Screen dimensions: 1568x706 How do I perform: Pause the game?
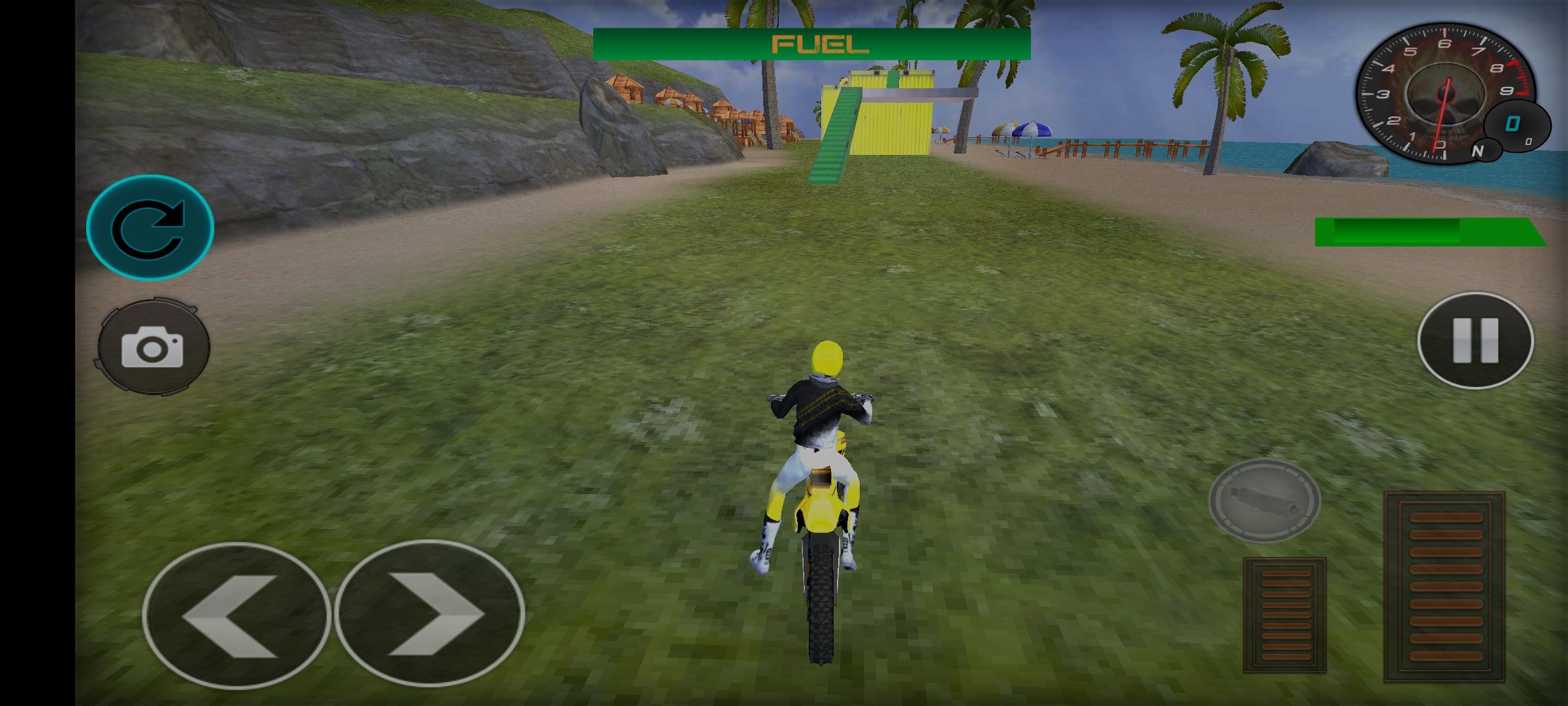pos(1475,340)
